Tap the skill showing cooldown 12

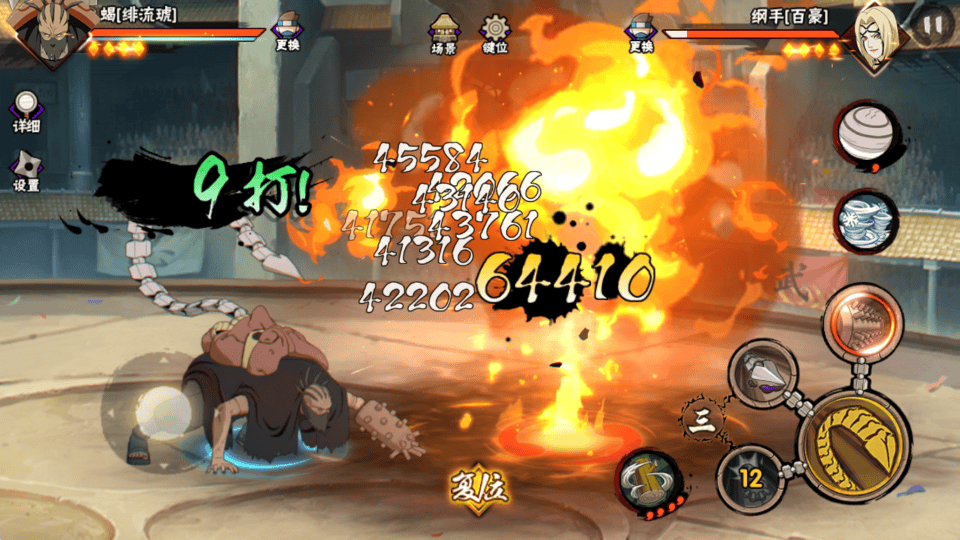(750, 480)
